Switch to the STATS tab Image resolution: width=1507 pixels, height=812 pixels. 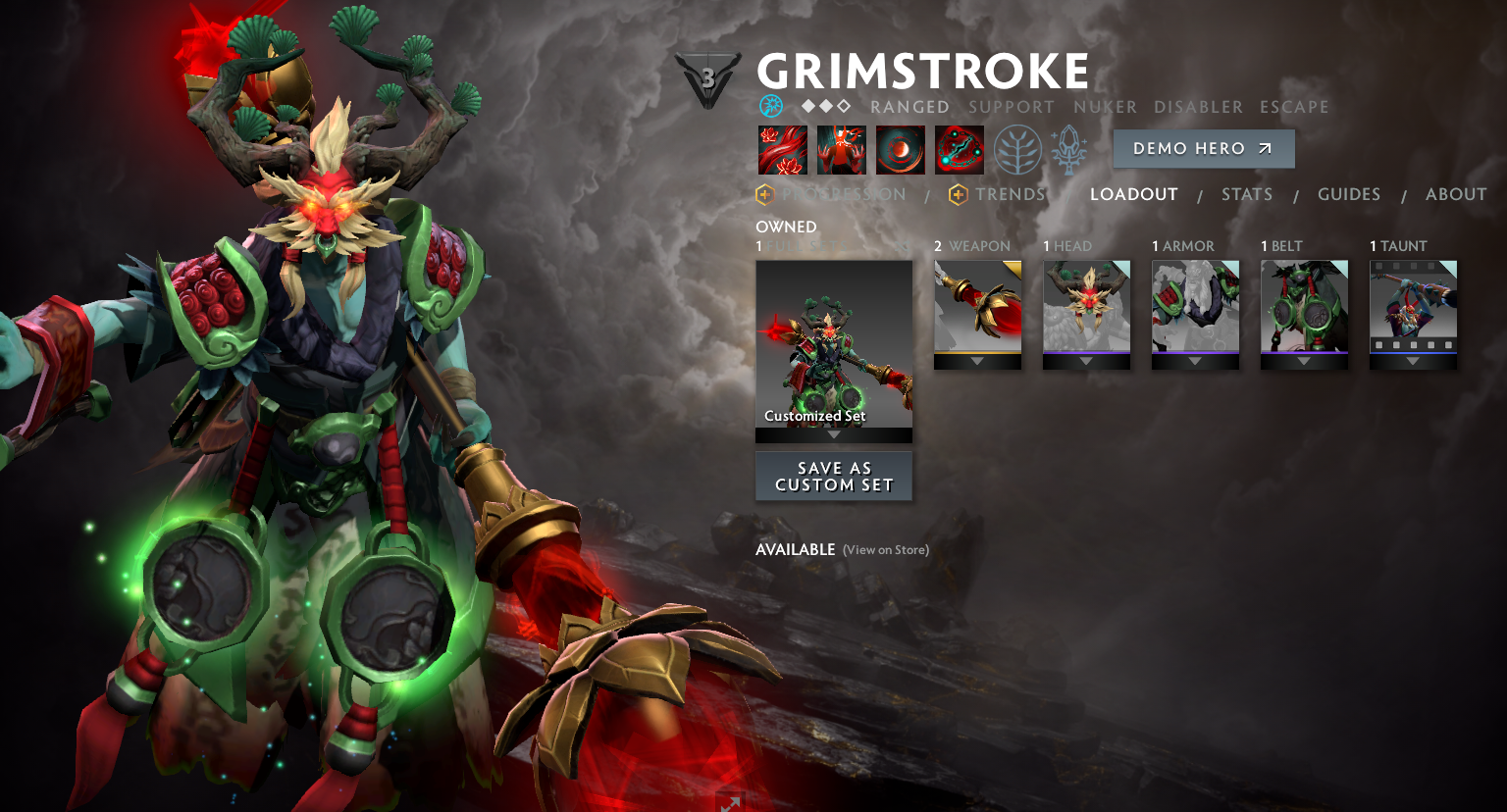(x=1247, y=194)
